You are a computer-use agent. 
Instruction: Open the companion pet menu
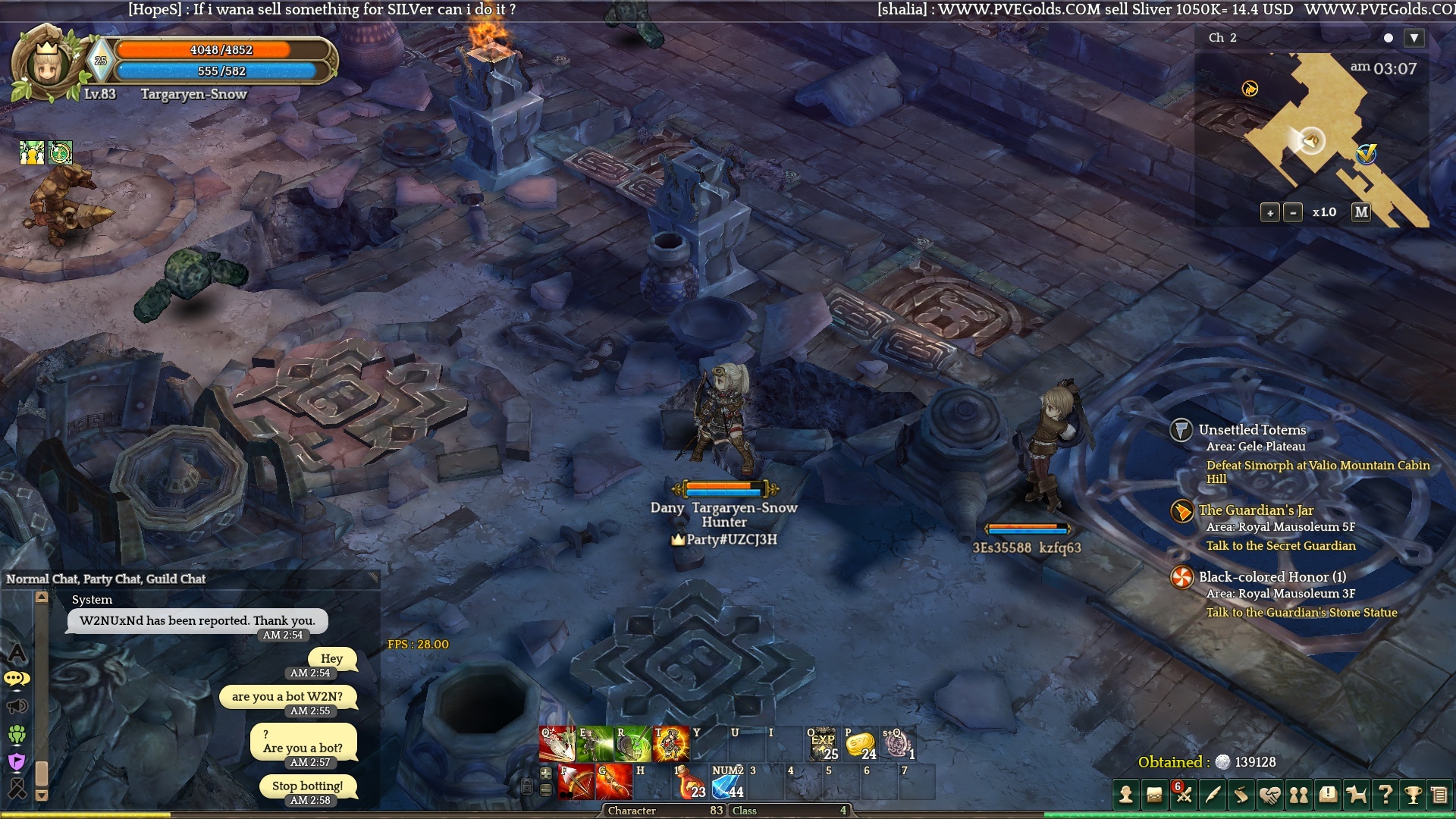click(x=1356, y=795)
